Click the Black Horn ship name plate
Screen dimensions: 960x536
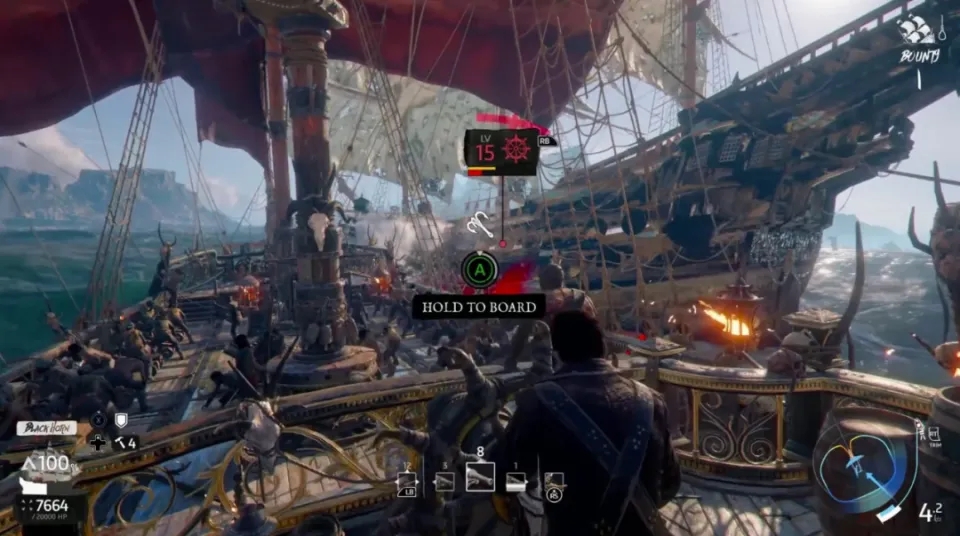(x=48, y=428)
